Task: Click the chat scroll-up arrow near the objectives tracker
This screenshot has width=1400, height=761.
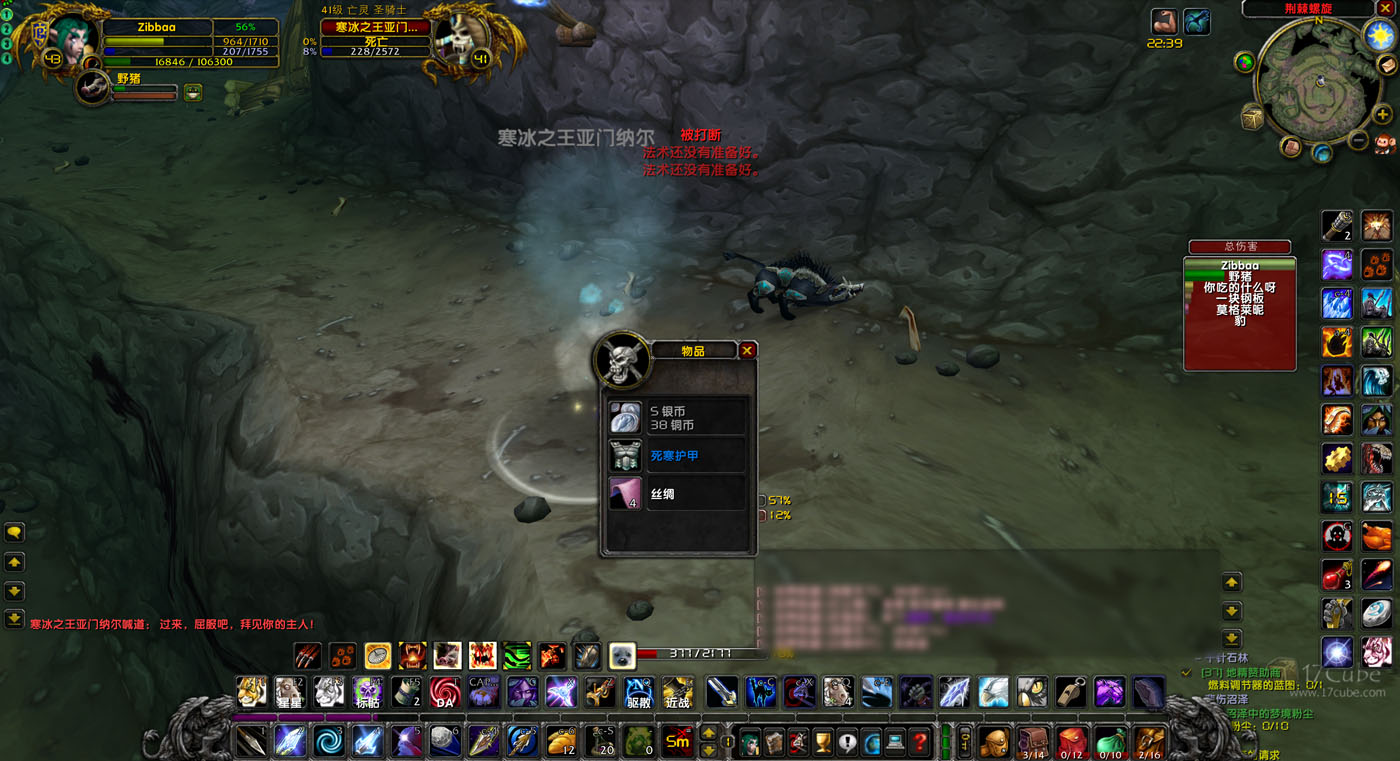Action: click(x=1231, y=580)
